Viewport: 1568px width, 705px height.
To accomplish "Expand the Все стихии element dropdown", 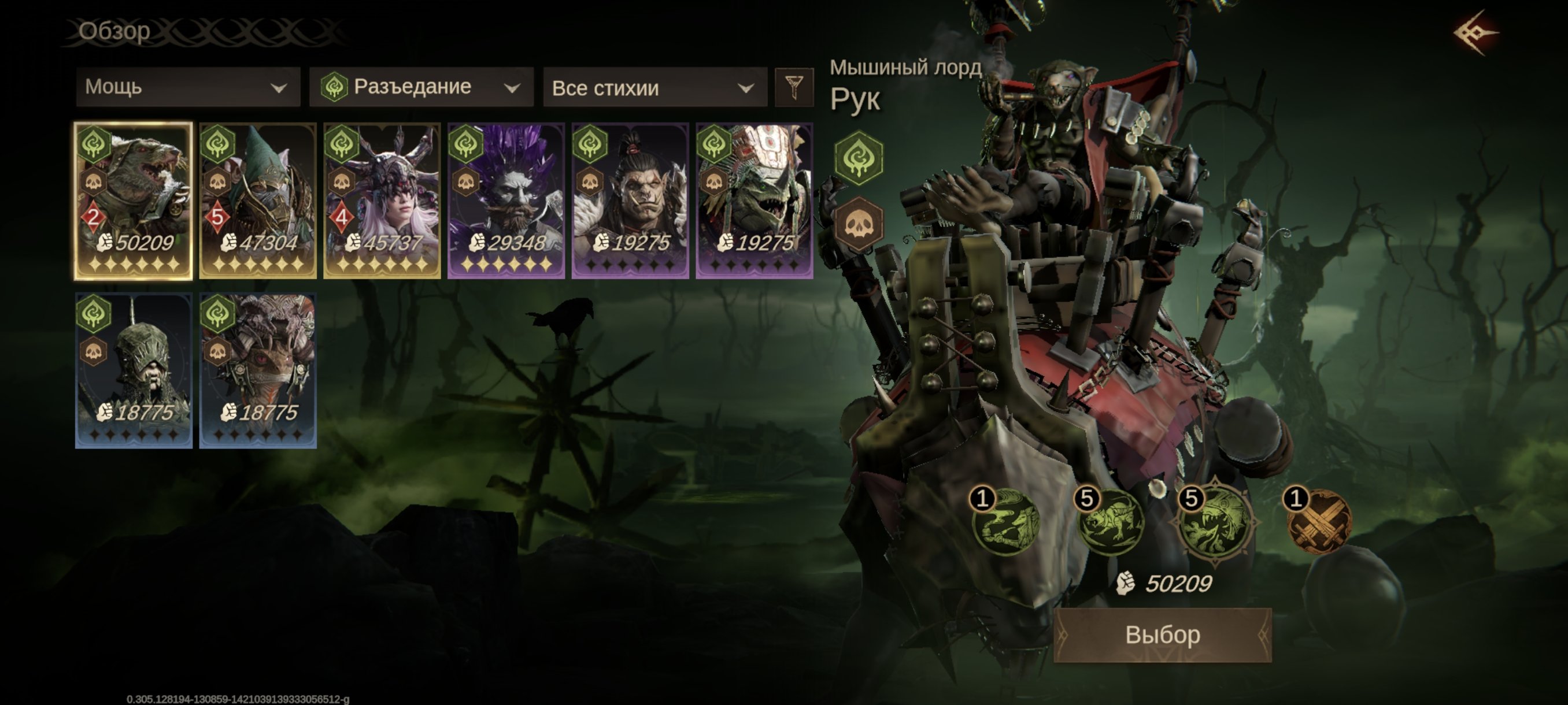I will click(x=654, y=88).
